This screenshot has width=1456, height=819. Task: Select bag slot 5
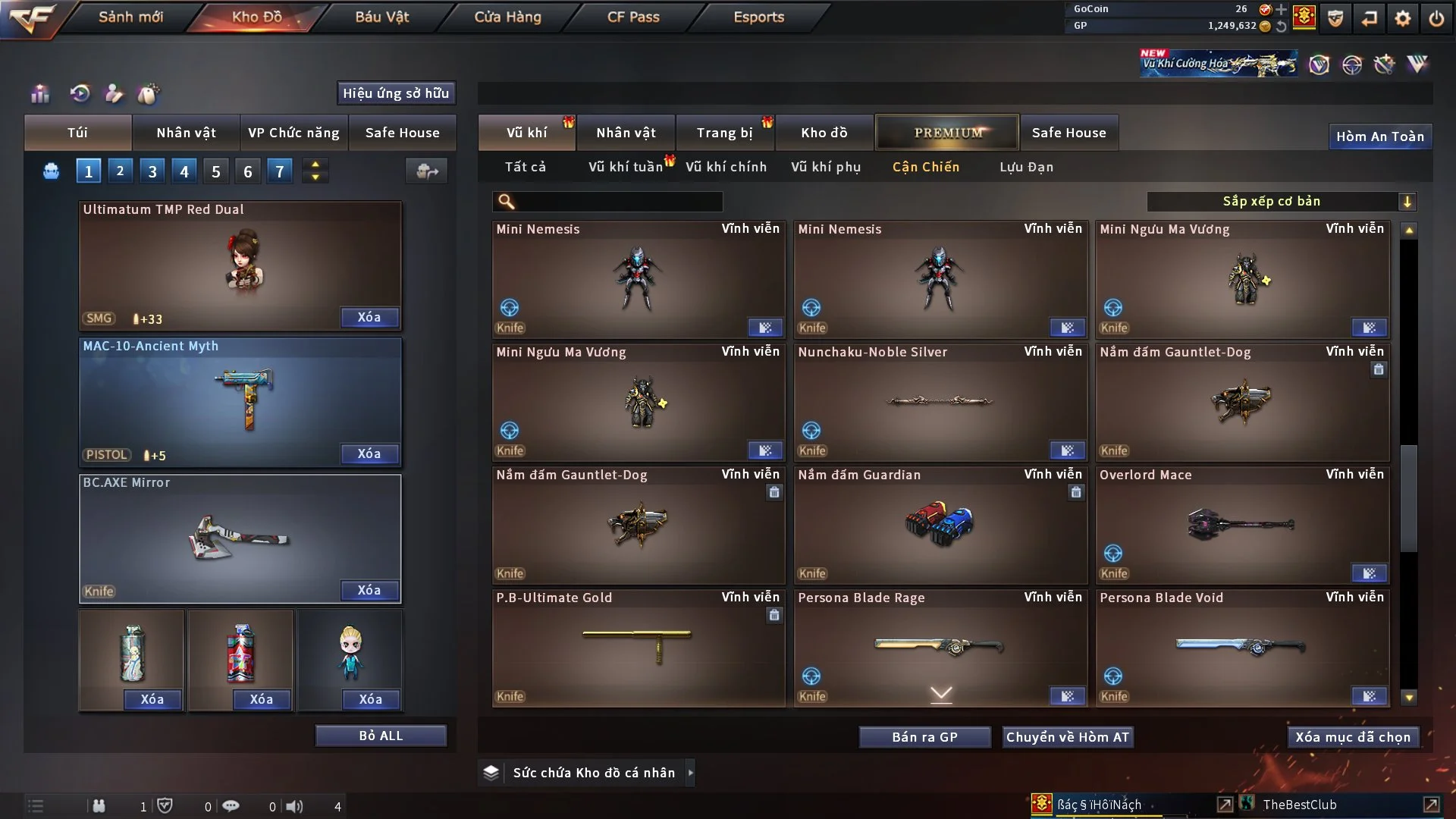[x=215, y=171]
